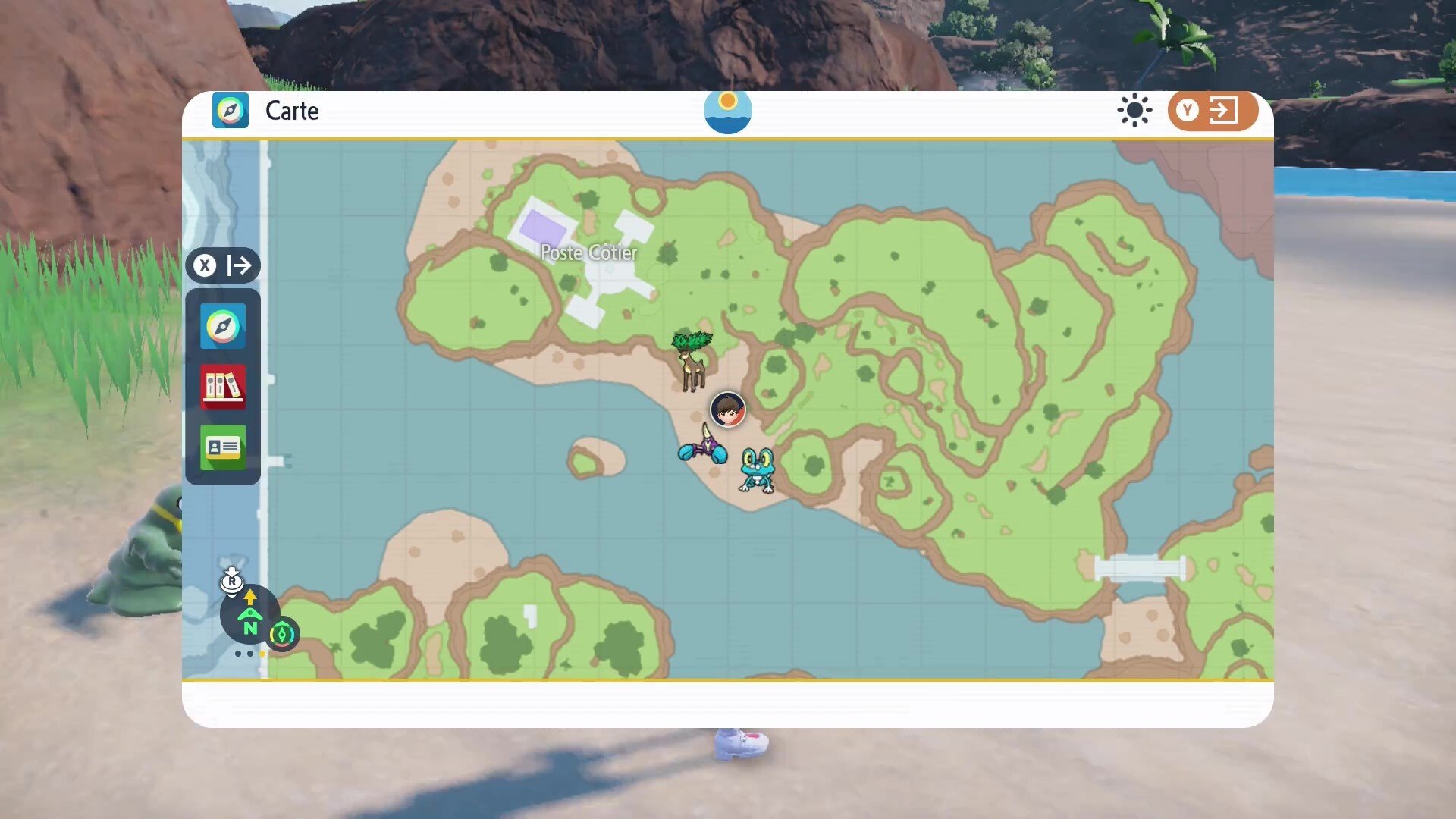Select the Carte tab label
The width and height of the screenshot is (1456, 819).
coord(292,111)
